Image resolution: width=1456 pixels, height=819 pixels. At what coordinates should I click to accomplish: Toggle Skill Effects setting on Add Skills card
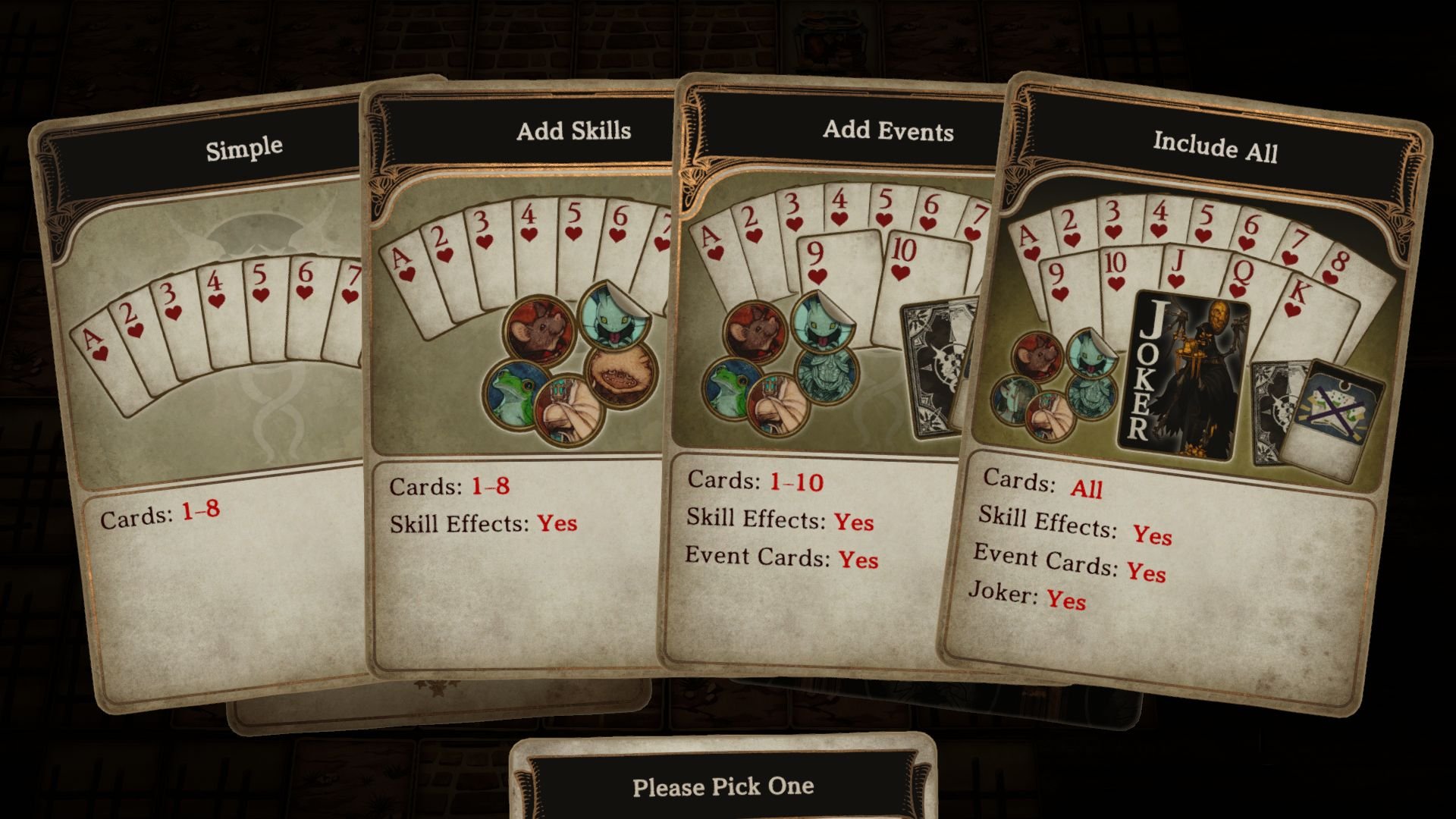click(x=482, y=522)
